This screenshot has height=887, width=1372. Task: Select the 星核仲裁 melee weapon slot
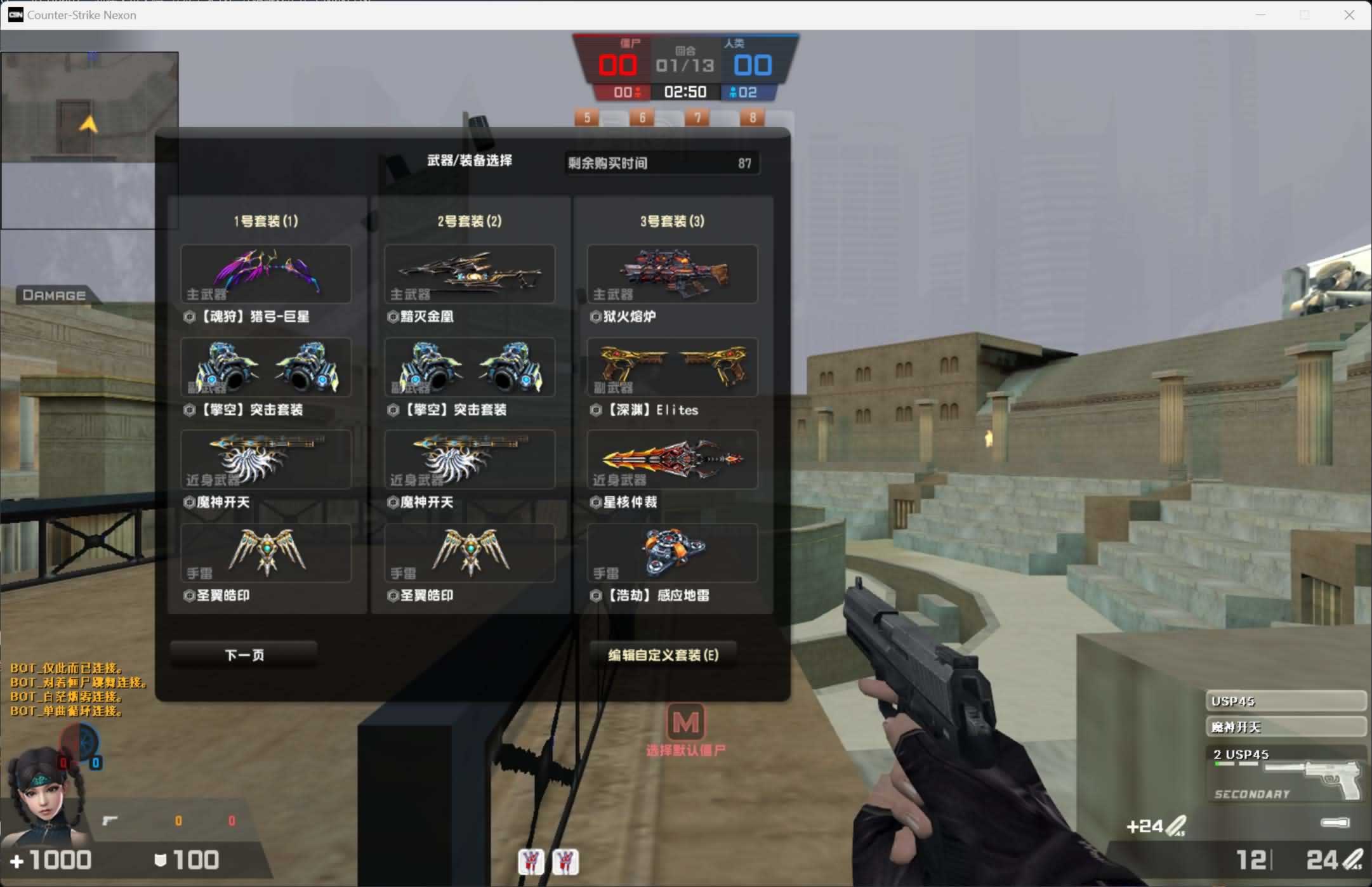pyautogui.click(x=672, y=460)
